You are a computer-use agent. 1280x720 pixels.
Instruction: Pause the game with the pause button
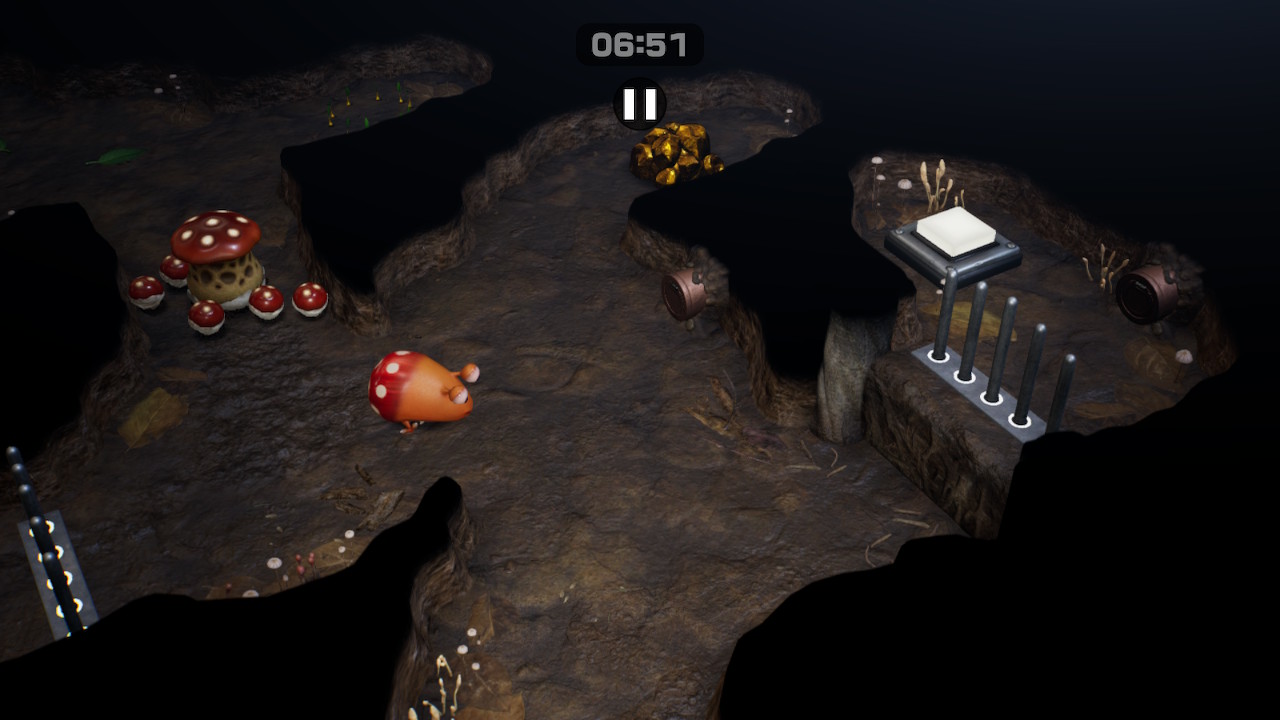640,104
